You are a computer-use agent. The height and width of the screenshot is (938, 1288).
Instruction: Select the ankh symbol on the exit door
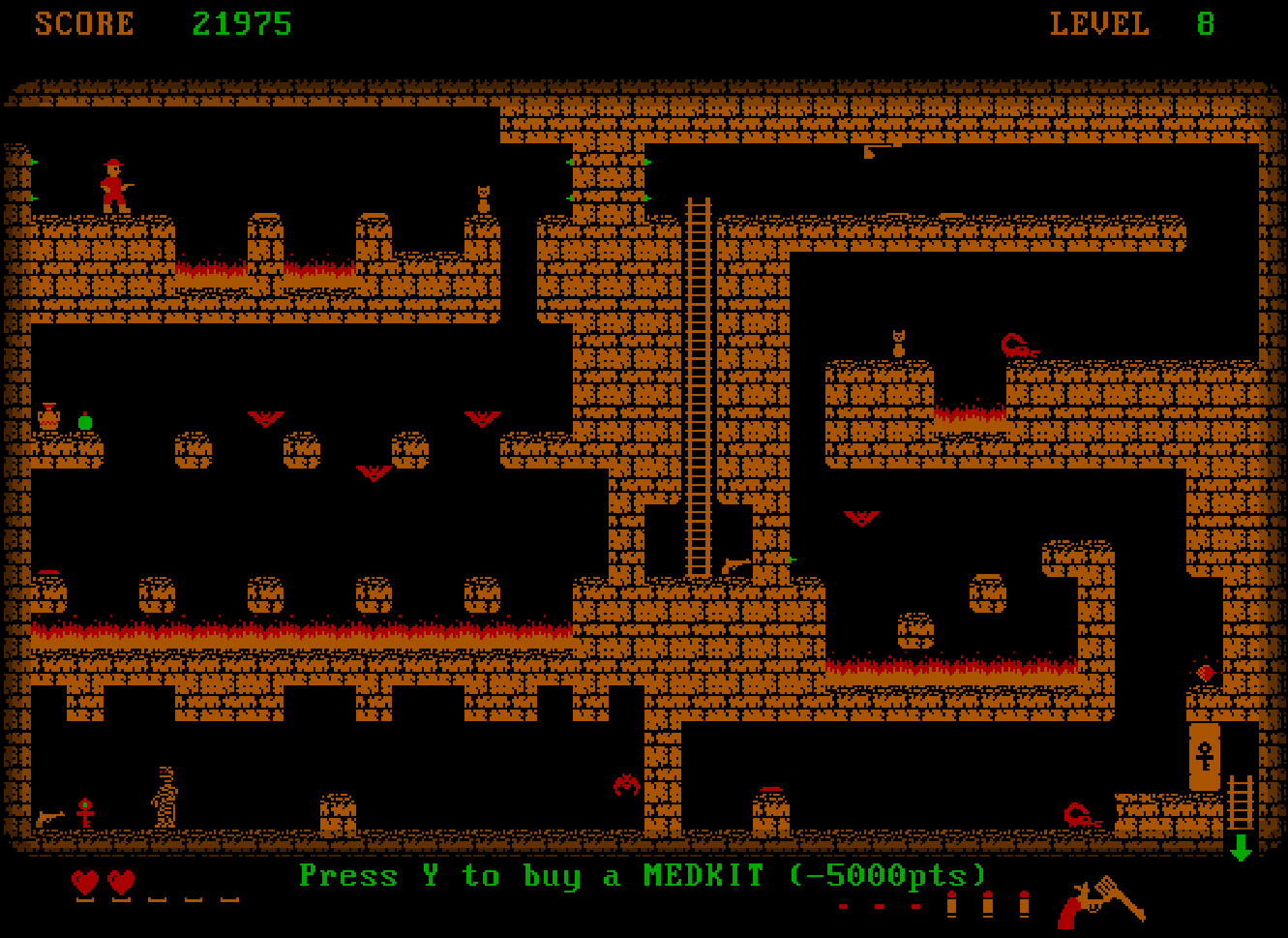[1203, 753]
